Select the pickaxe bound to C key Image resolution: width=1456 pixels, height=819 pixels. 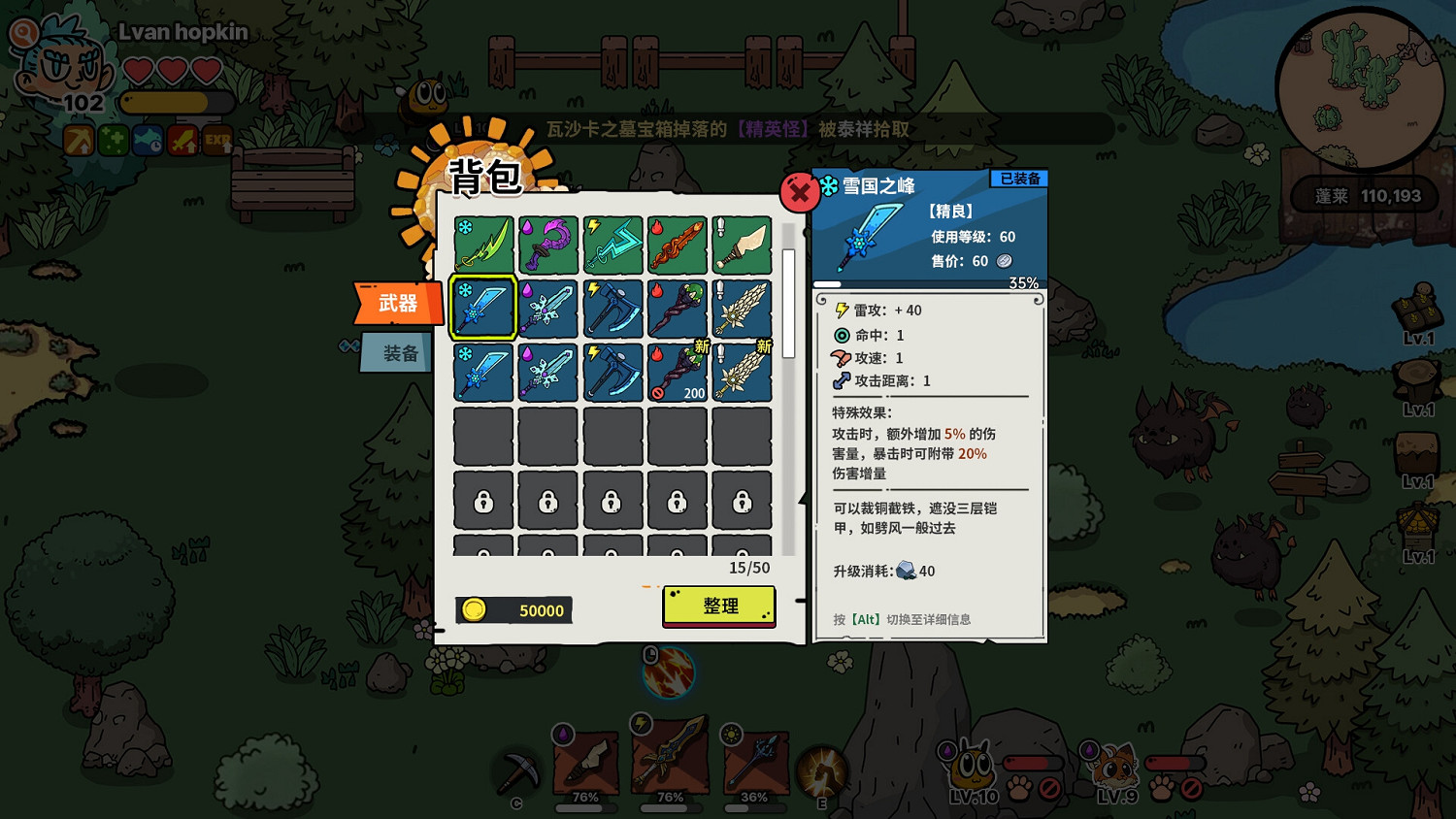coord(517,770)
